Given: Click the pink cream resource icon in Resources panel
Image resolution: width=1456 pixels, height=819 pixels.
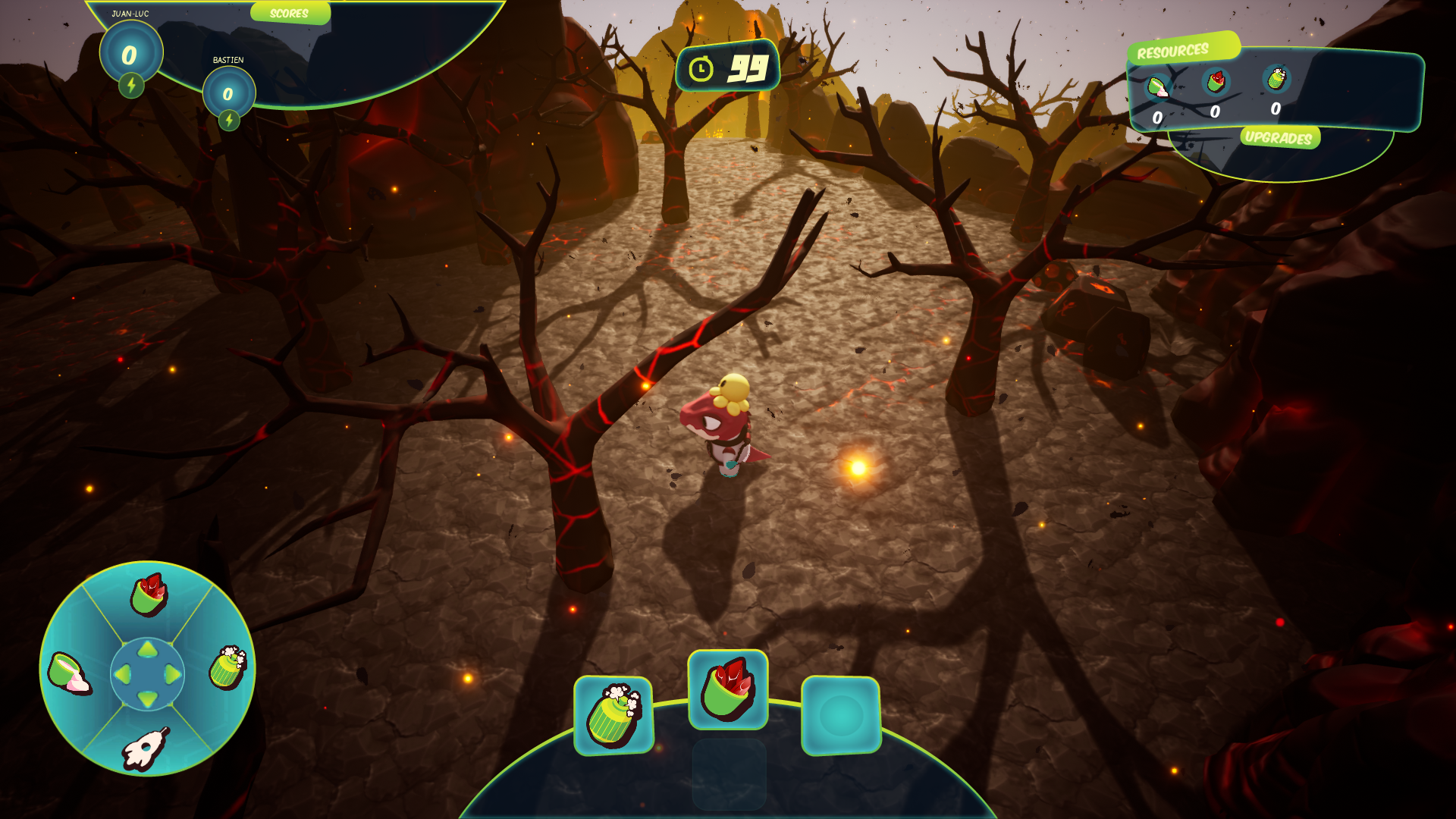Looking at the screenshot, I should (1157, 86).
